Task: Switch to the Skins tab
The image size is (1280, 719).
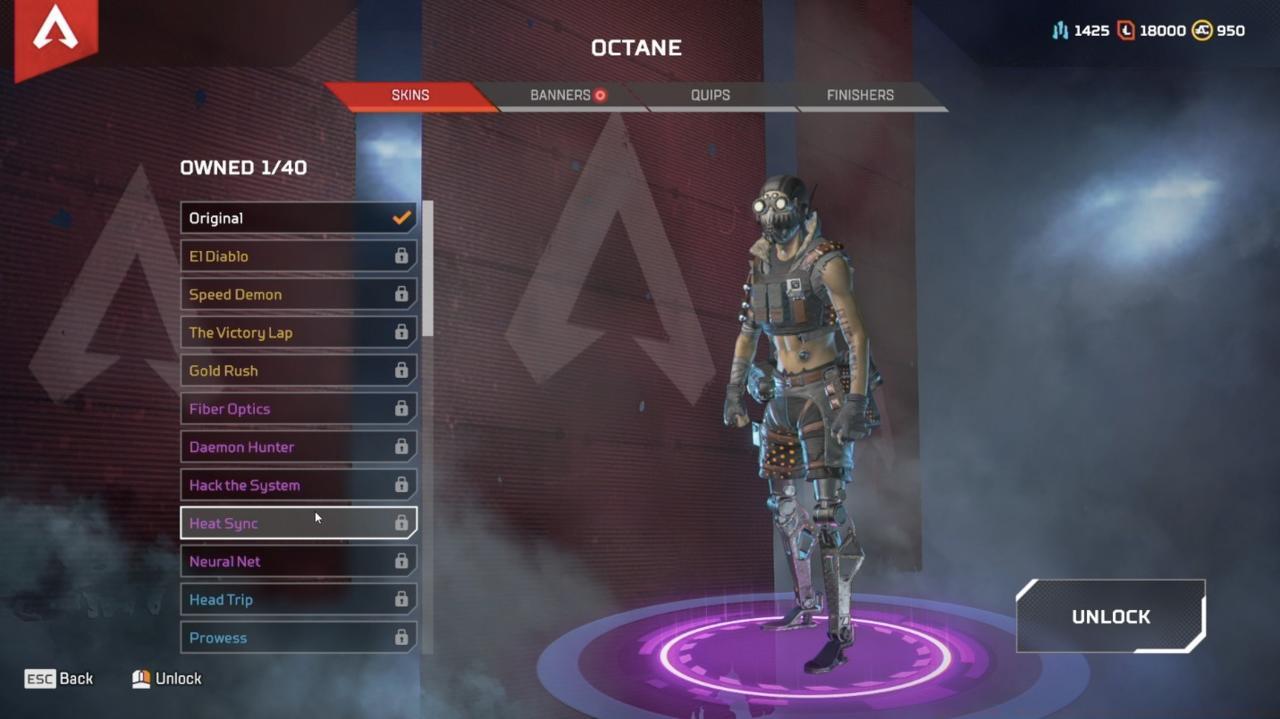Action: point(410,95)
